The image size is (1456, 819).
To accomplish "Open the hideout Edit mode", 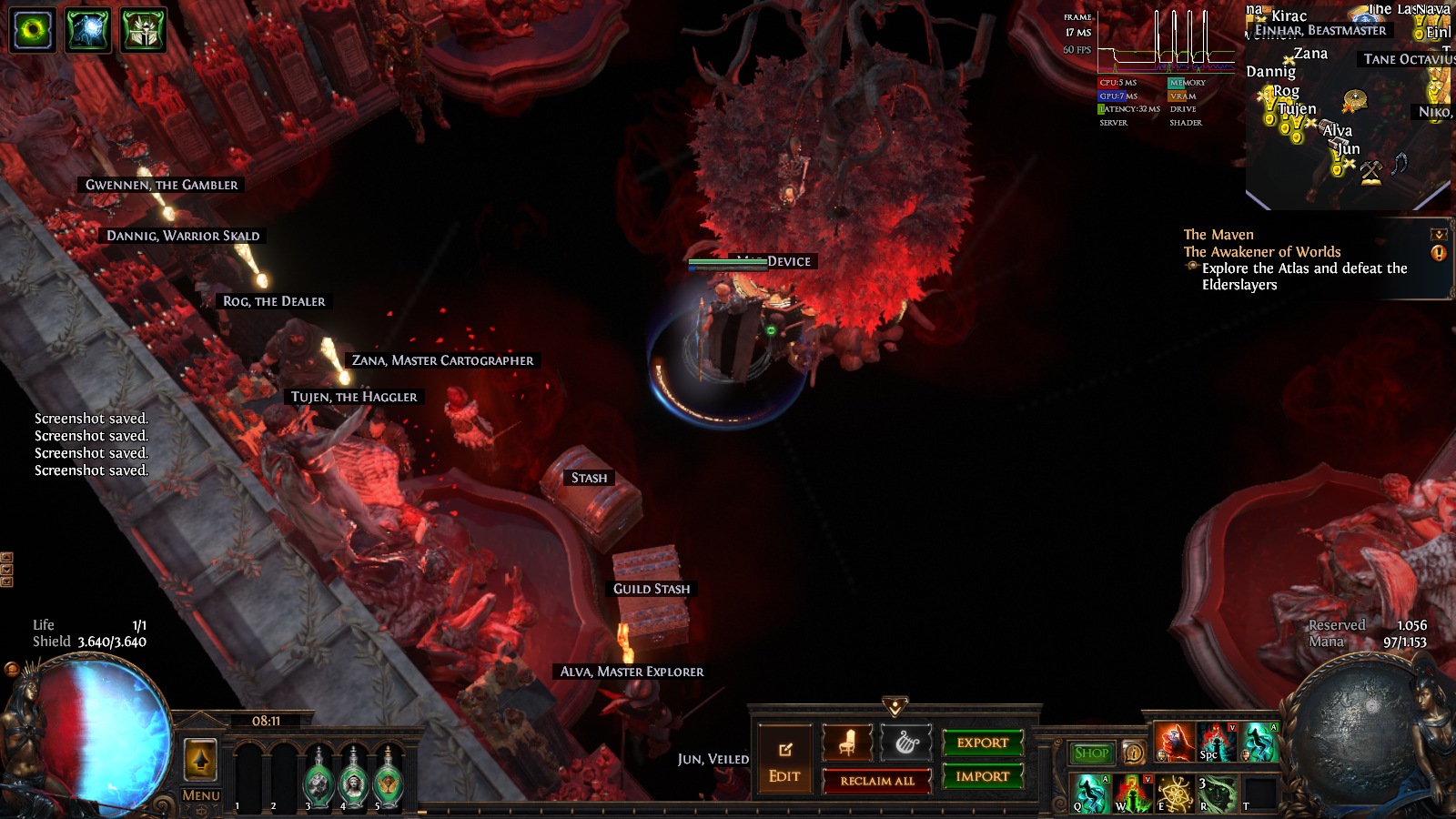I will pos(784,759).
